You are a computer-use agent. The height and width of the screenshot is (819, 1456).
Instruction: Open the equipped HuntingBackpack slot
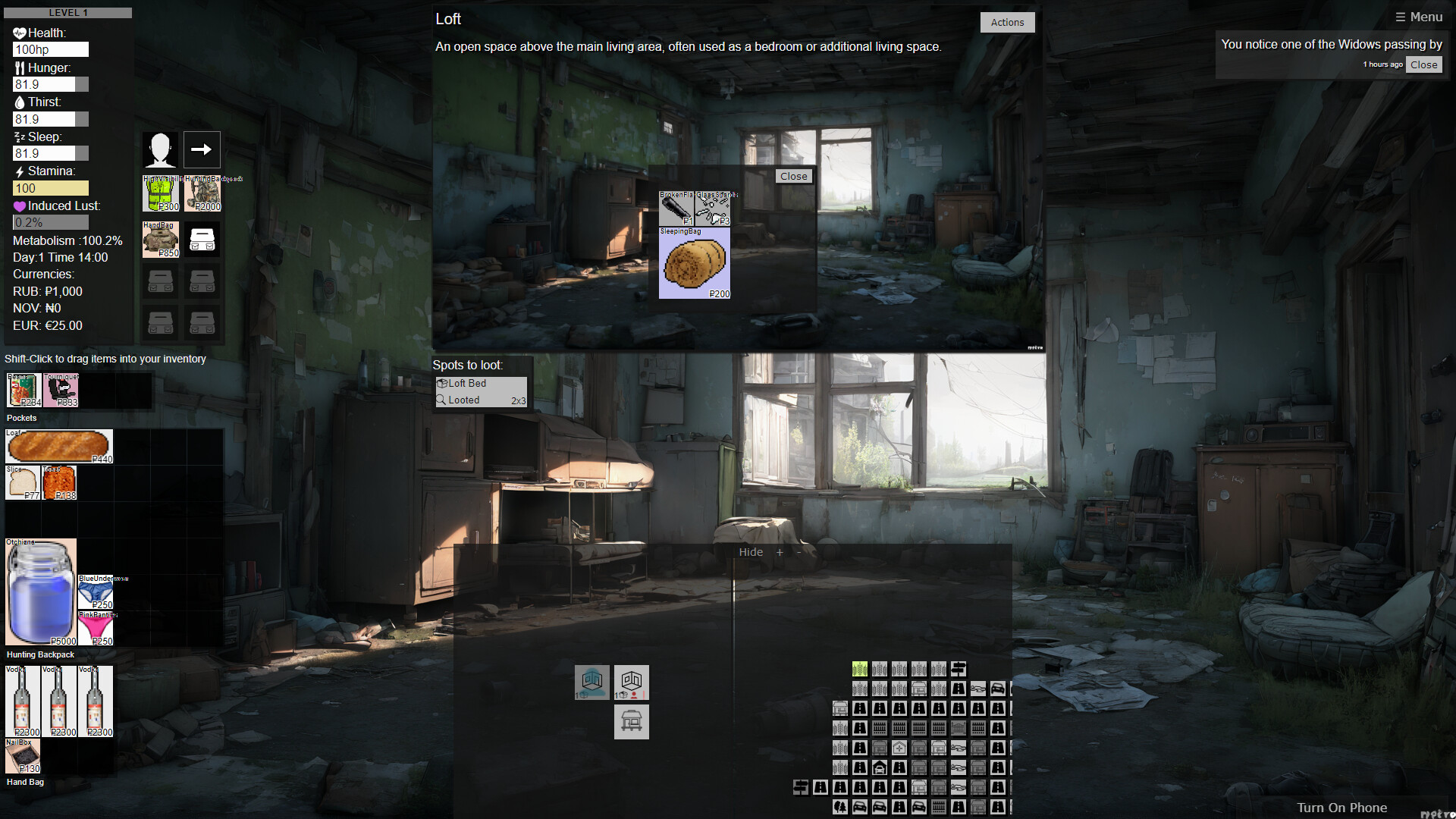pyautogui.click(x=202, y=193)
